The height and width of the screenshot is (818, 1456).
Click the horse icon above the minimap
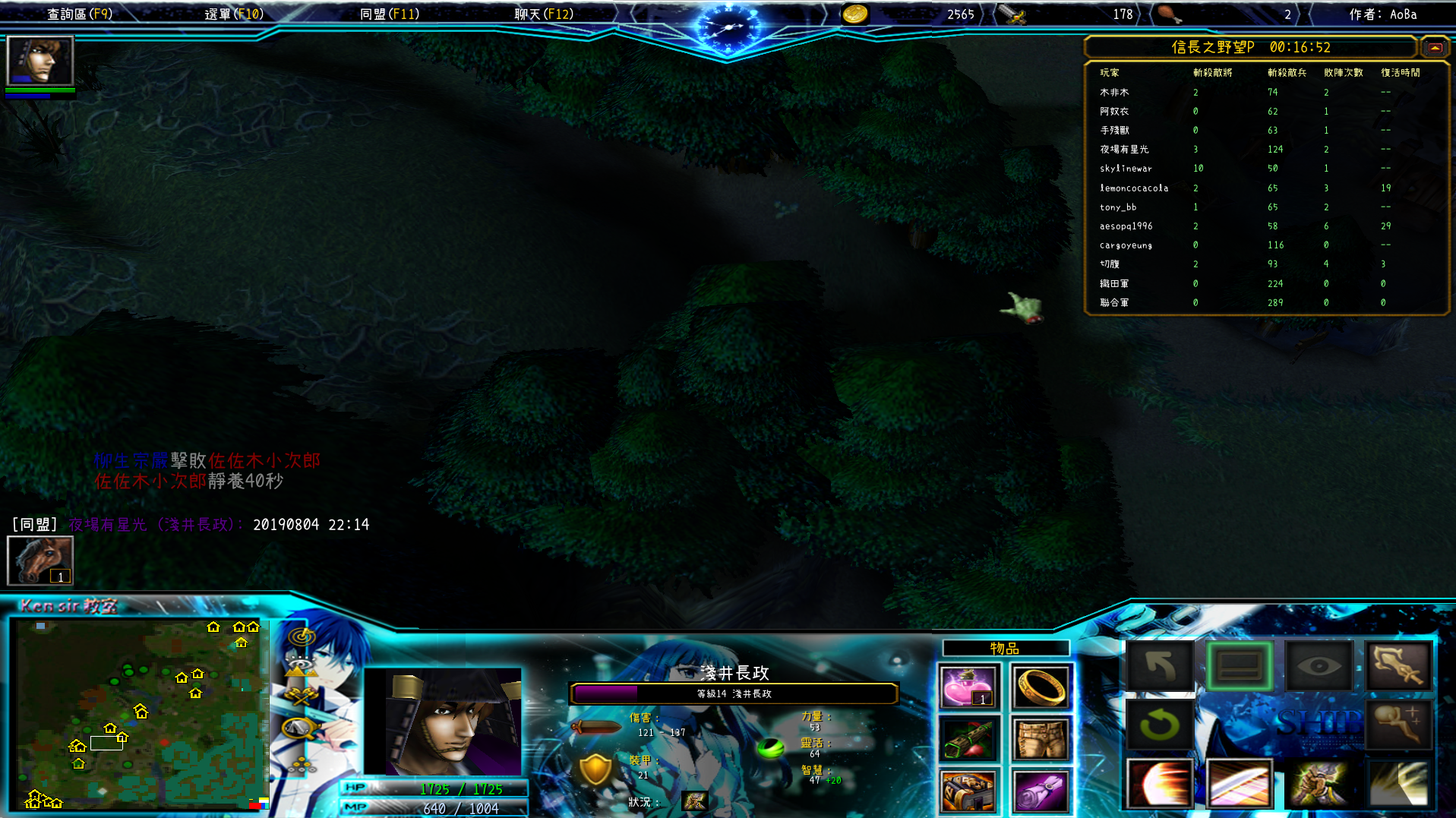point(40,560)
